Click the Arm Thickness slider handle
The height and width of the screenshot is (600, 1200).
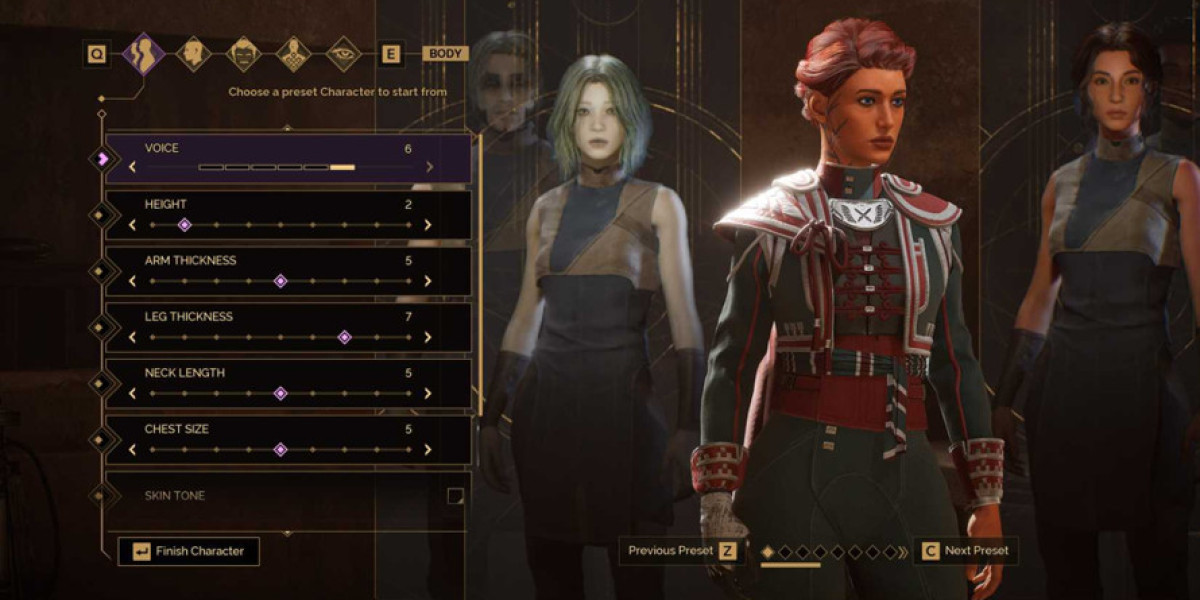(x=280, y=281)
